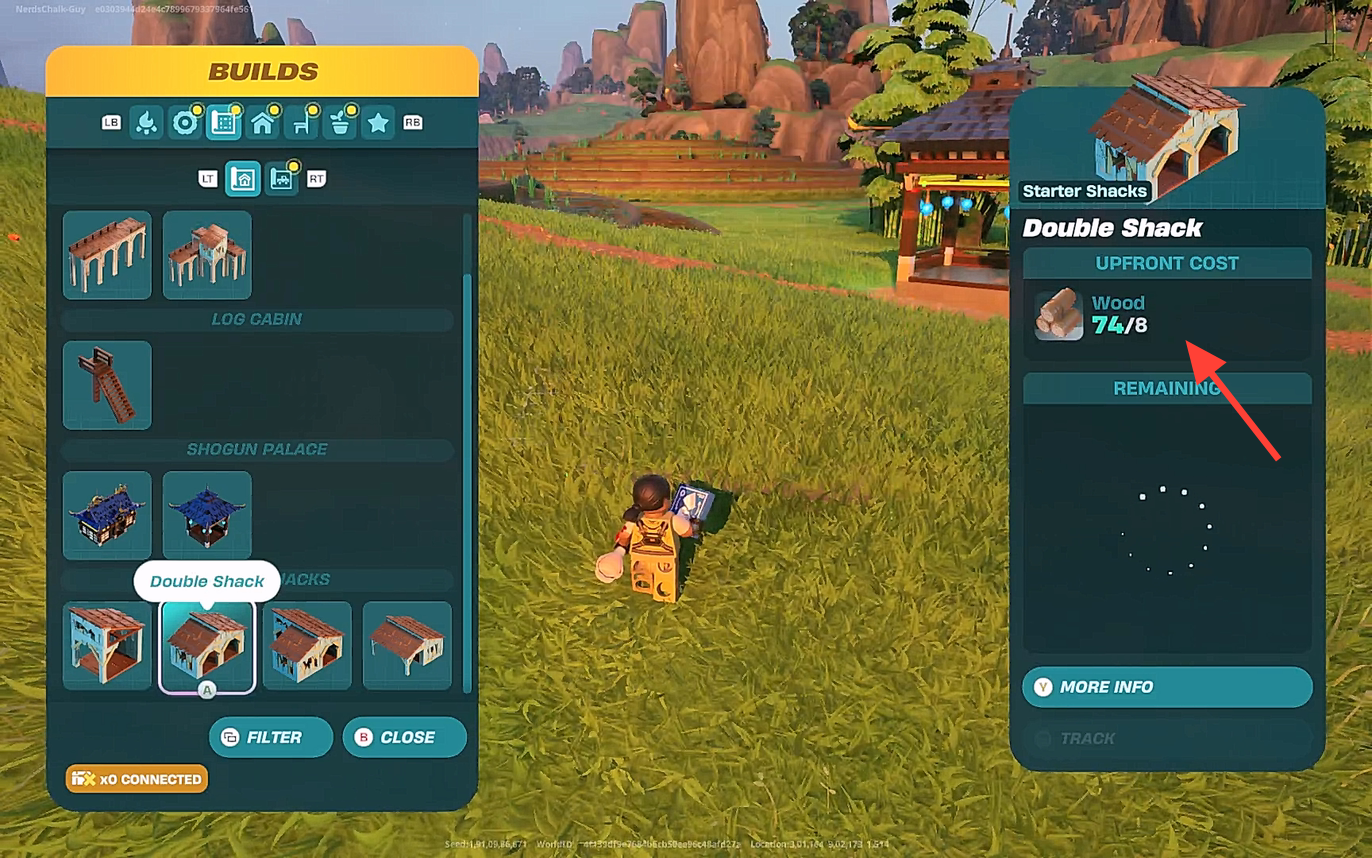Image resolution: width=1372 pixels, height=858 pixels.
Task: Select the Double Shack build tile
Action: (x=207, y=645)
